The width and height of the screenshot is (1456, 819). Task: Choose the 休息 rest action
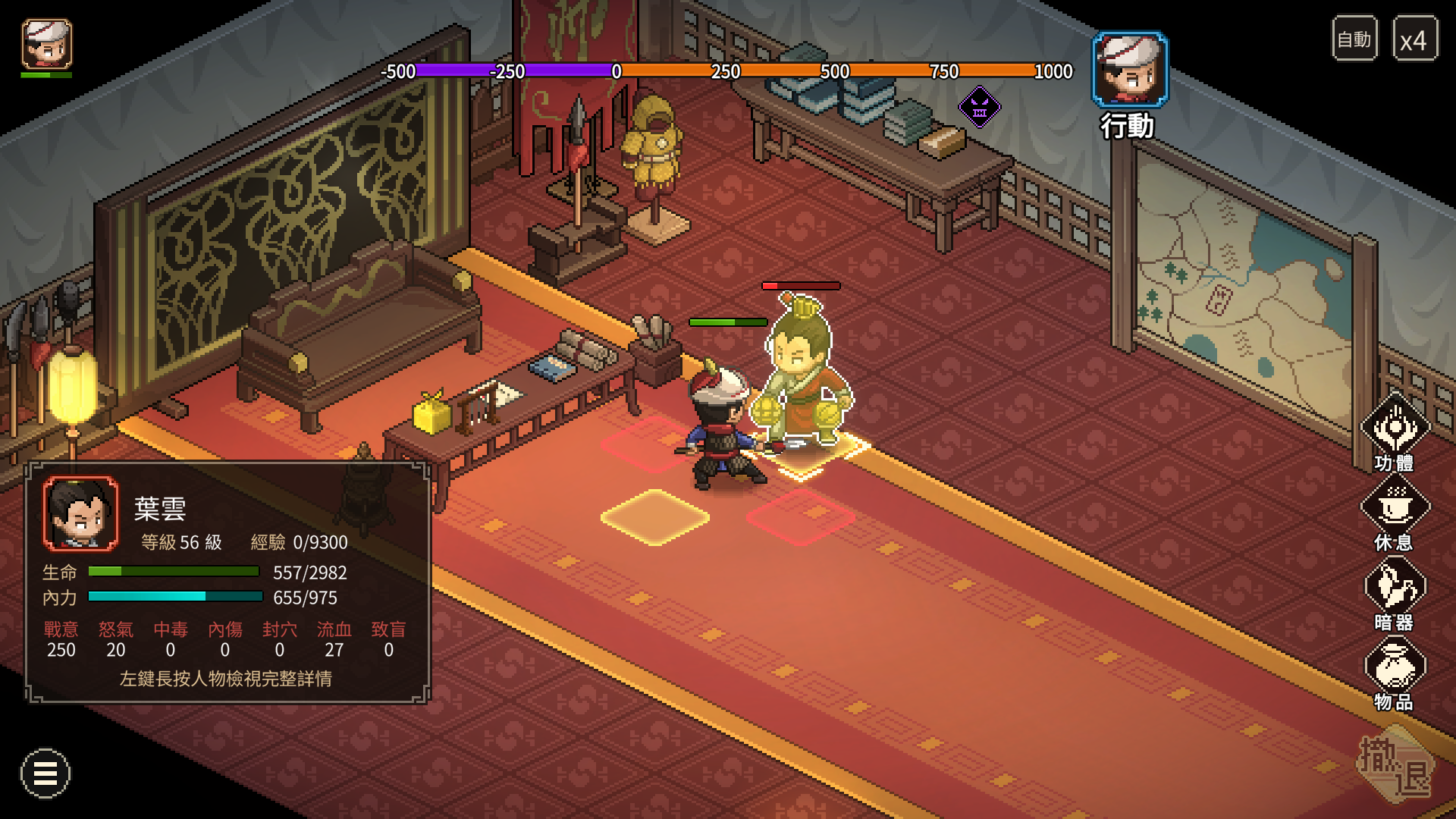coord(1395,513)
